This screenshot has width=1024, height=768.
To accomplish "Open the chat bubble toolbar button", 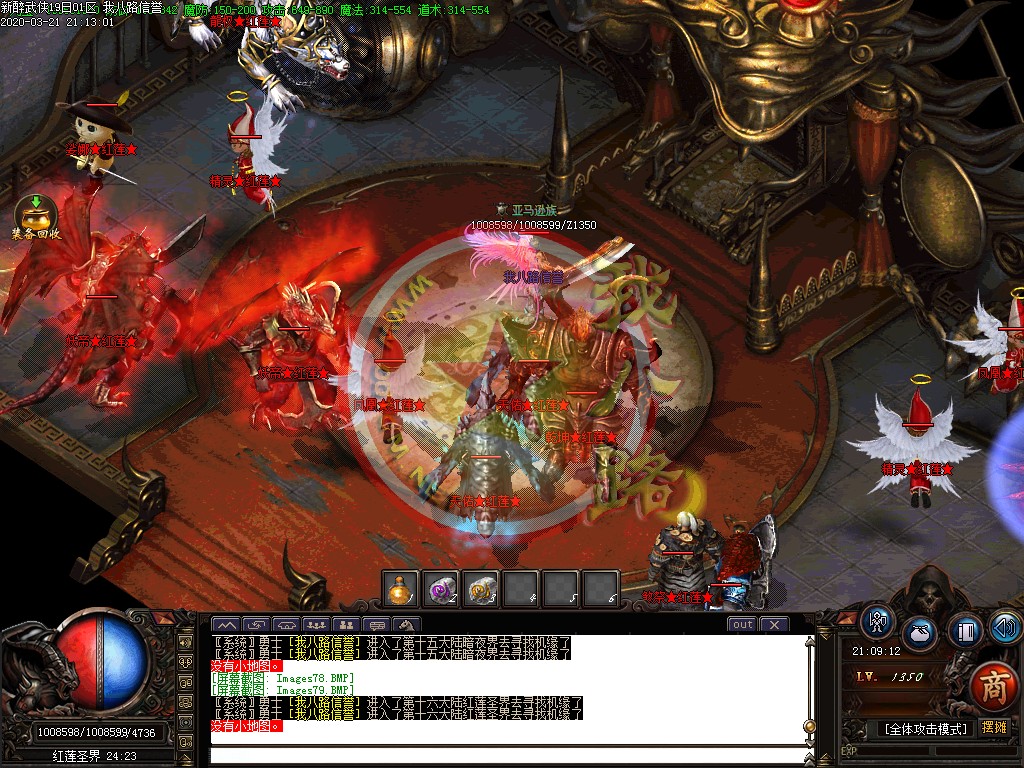I will click(x=377, y=626).
